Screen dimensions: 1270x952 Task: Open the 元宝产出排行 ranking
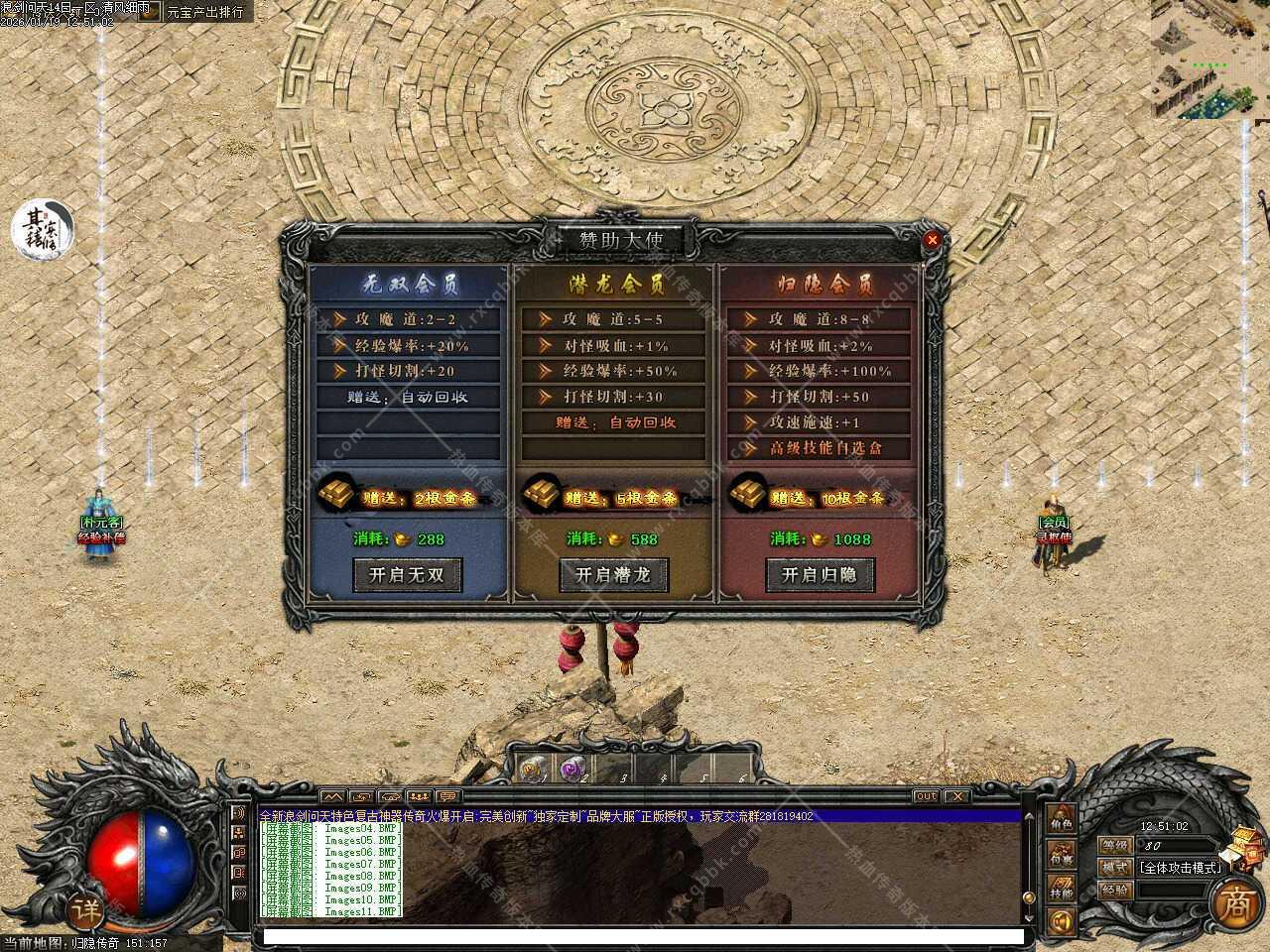[x=204, y=12]
